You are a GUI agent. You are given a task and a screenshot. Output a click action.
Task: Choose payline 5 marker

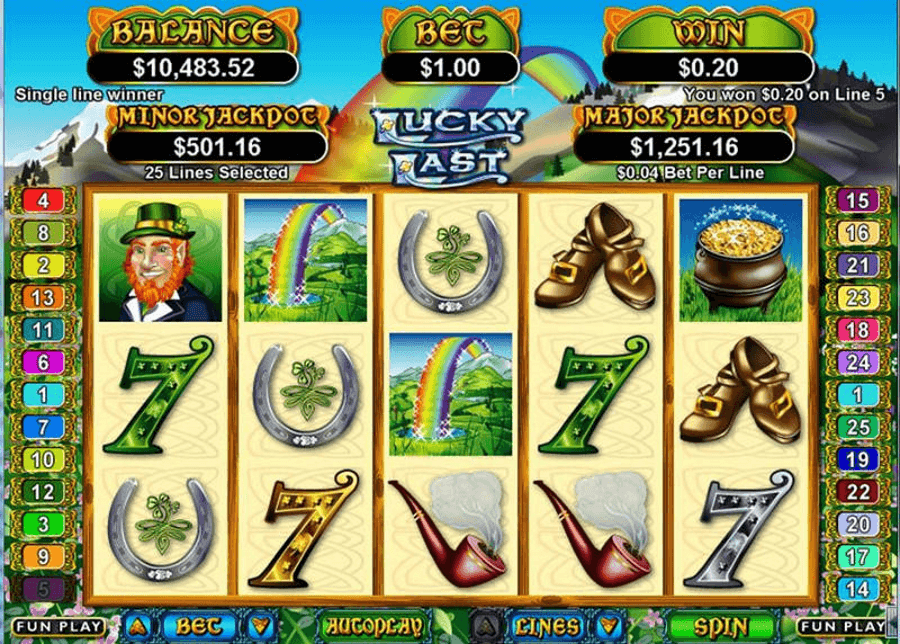click(x=42, y=588)
